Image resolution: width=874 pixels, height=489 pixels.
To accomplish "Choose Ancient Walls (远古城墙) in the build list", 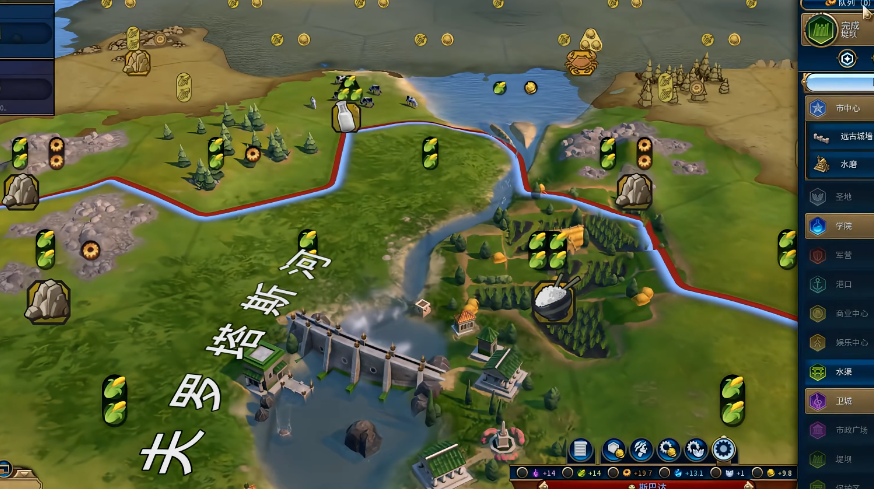I will tap(845, 137).
